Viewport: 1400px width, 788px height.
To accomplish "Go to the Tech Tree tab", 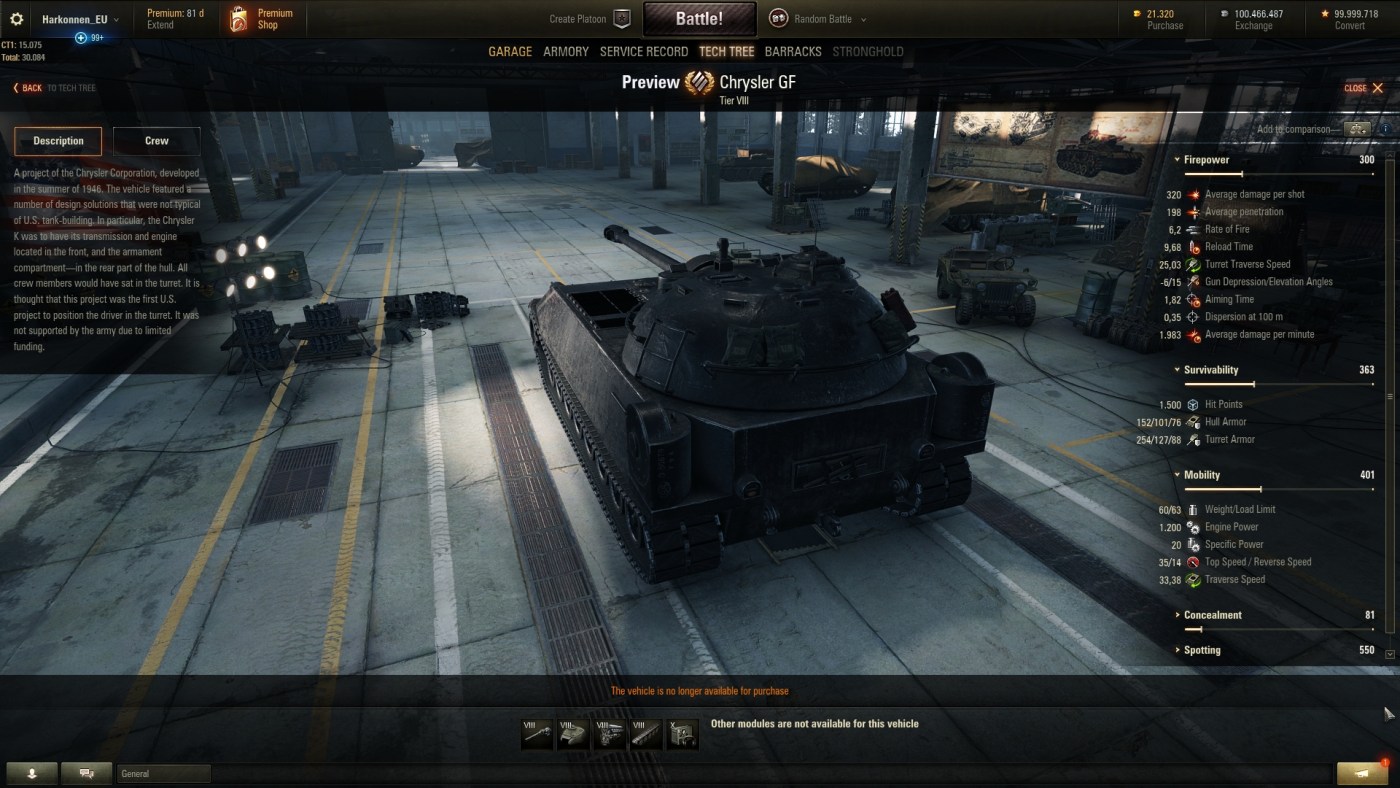I will 727,52.
